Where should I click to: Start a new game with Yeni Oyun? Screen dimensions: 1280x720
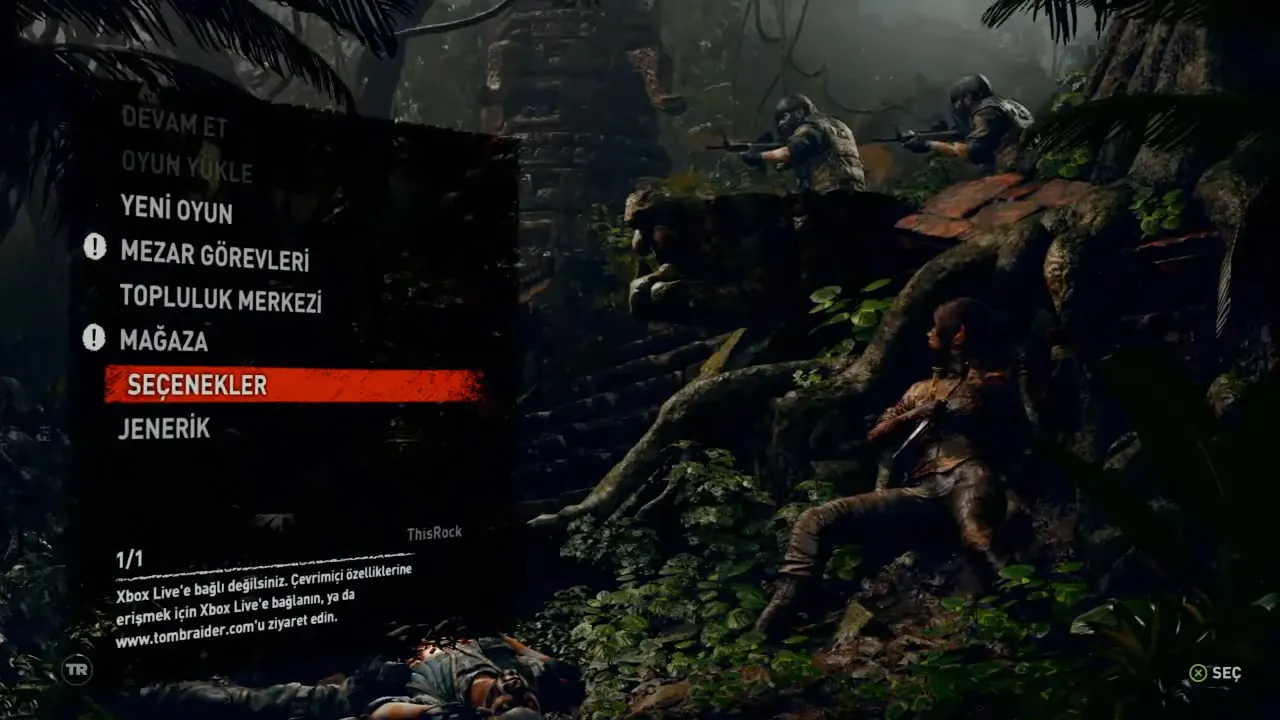click(x=176, y=210)
